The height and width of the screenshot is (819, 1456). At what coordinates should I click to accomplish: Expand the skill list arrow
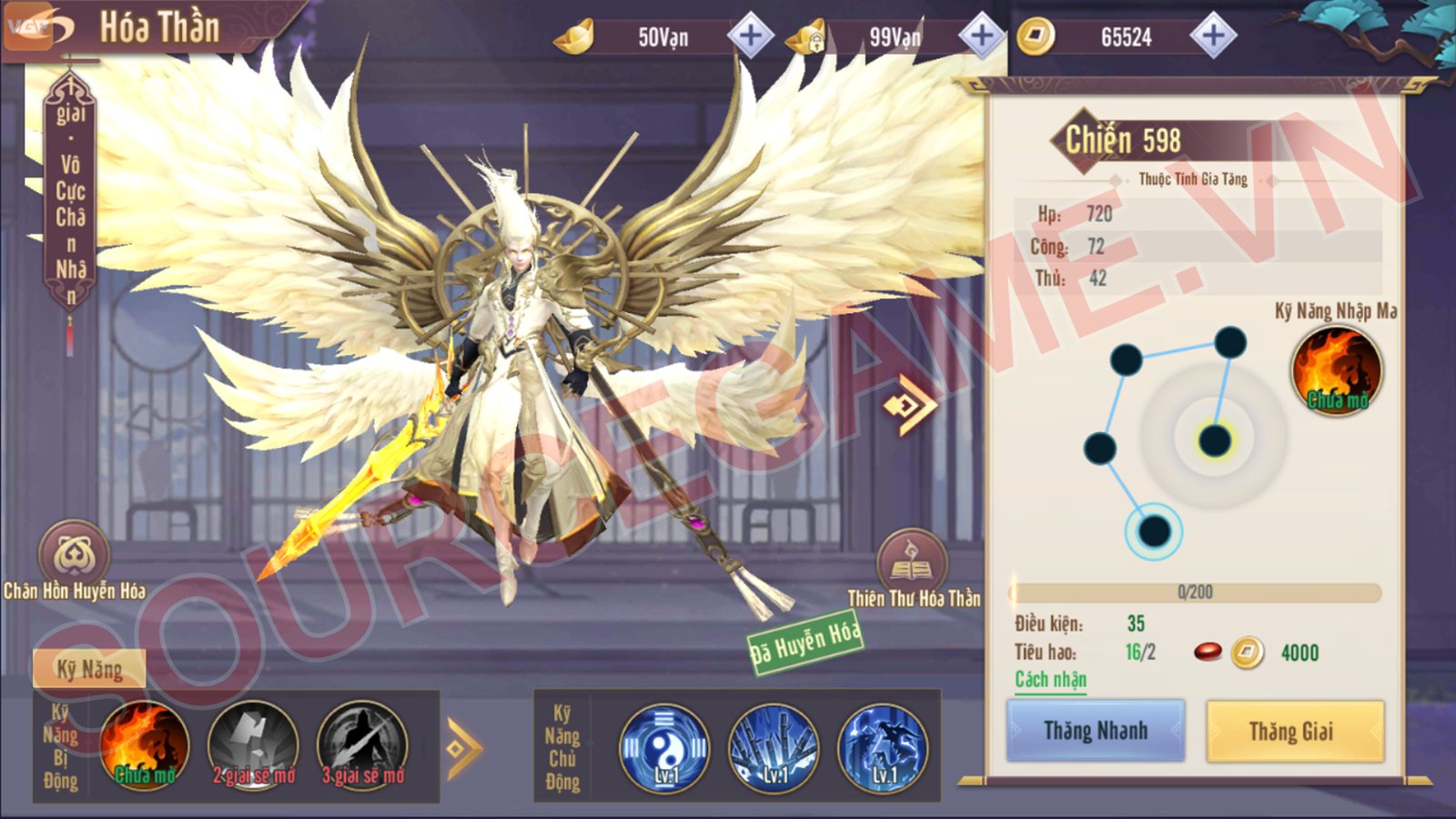464,748
